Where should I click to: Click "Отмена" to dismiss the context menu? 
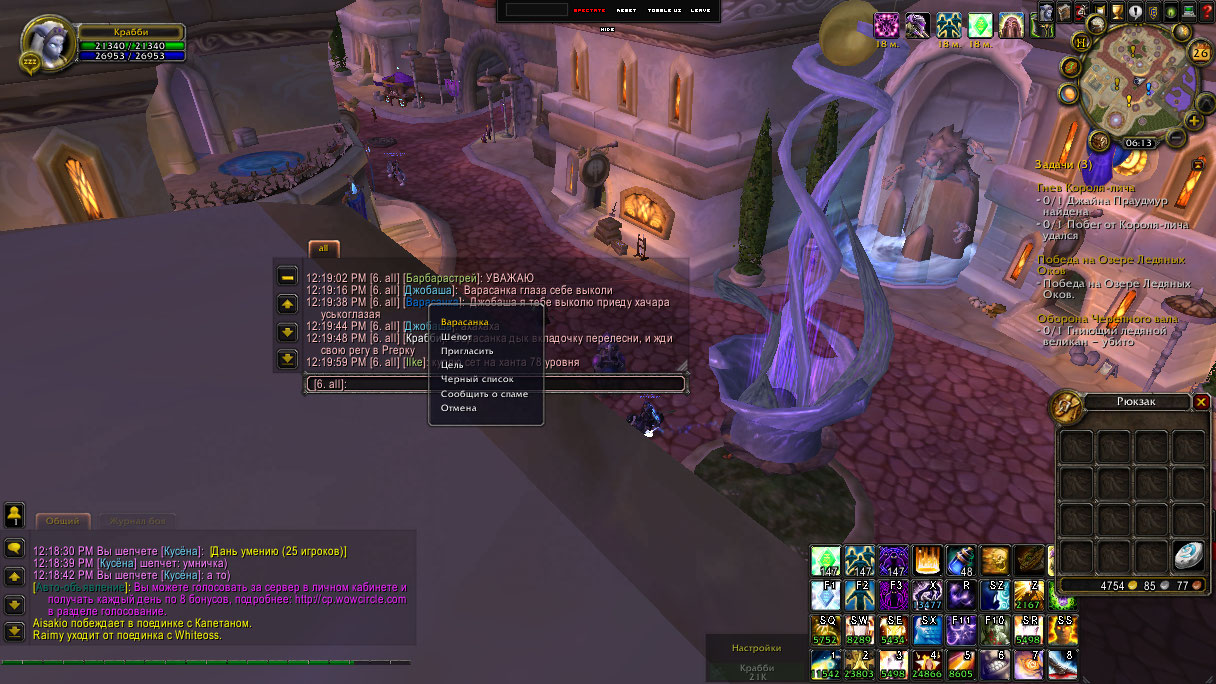(458, 408)
